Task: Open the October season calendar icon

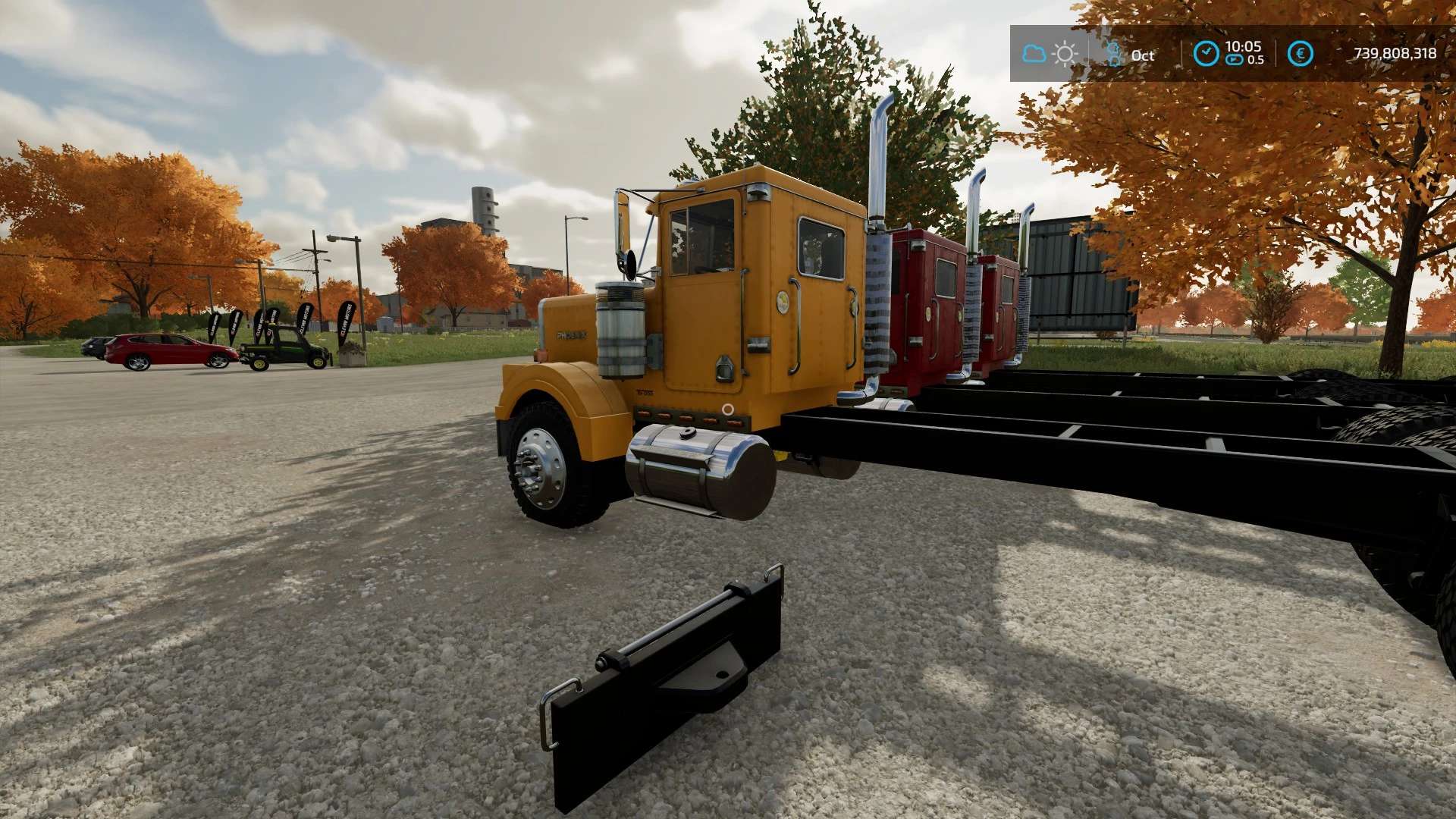Action: point(1114,54)
